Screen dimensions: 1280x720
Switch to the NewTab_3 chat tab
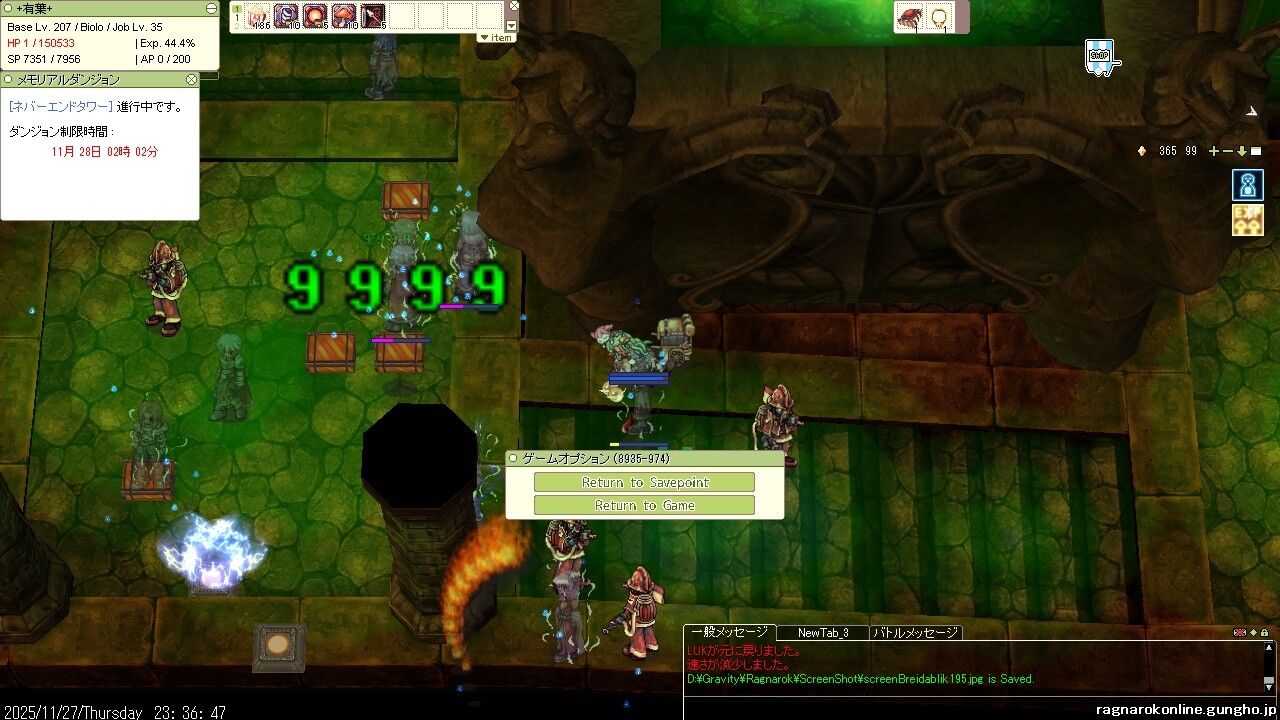pos(823,632)
